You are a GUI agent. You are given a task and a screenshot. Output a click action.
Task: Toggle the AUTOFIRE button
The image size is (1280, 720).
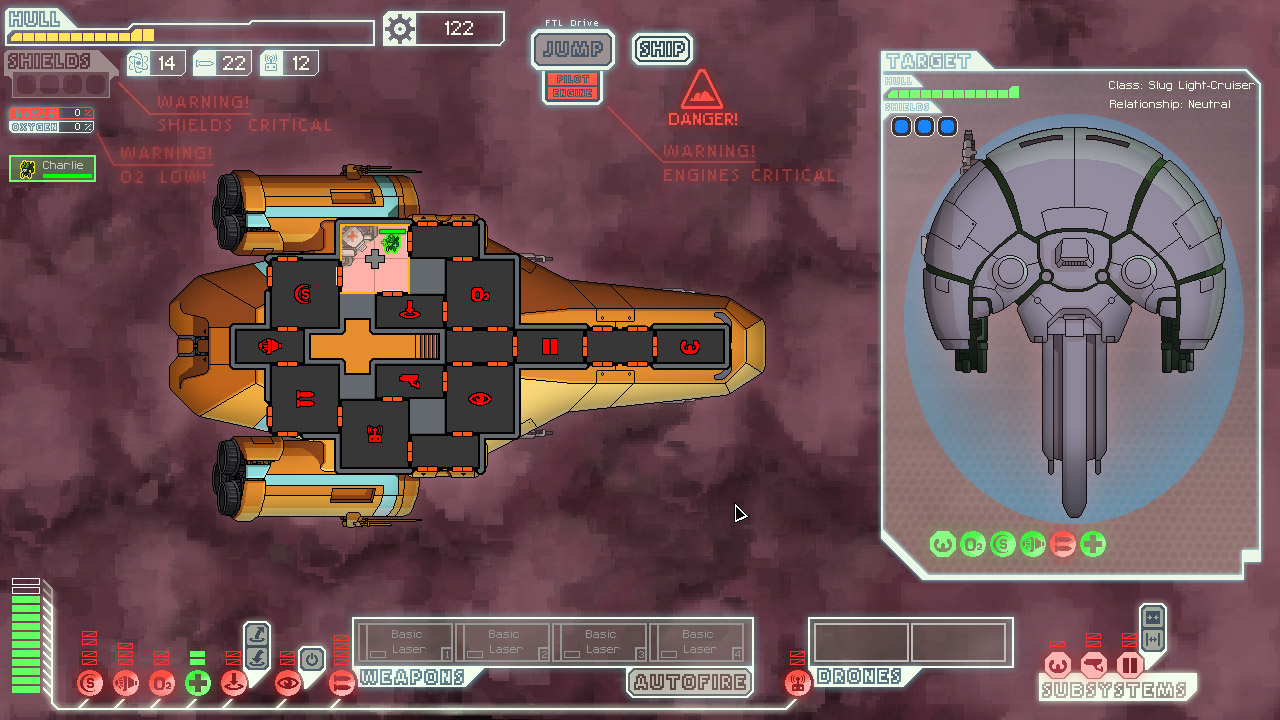[692, 683]
